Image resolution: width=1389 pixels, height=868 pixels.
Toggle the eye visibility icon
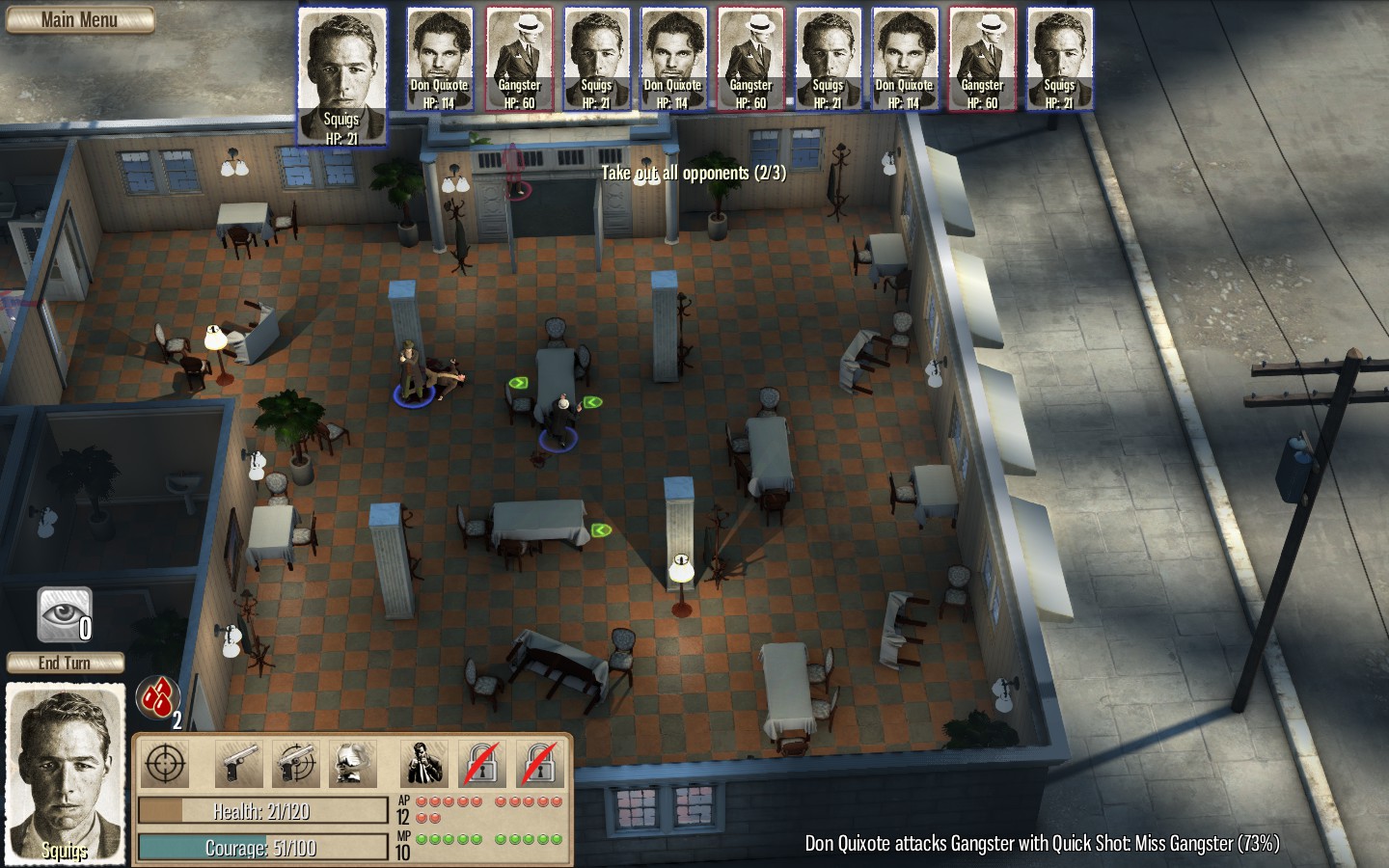point(65,614)
